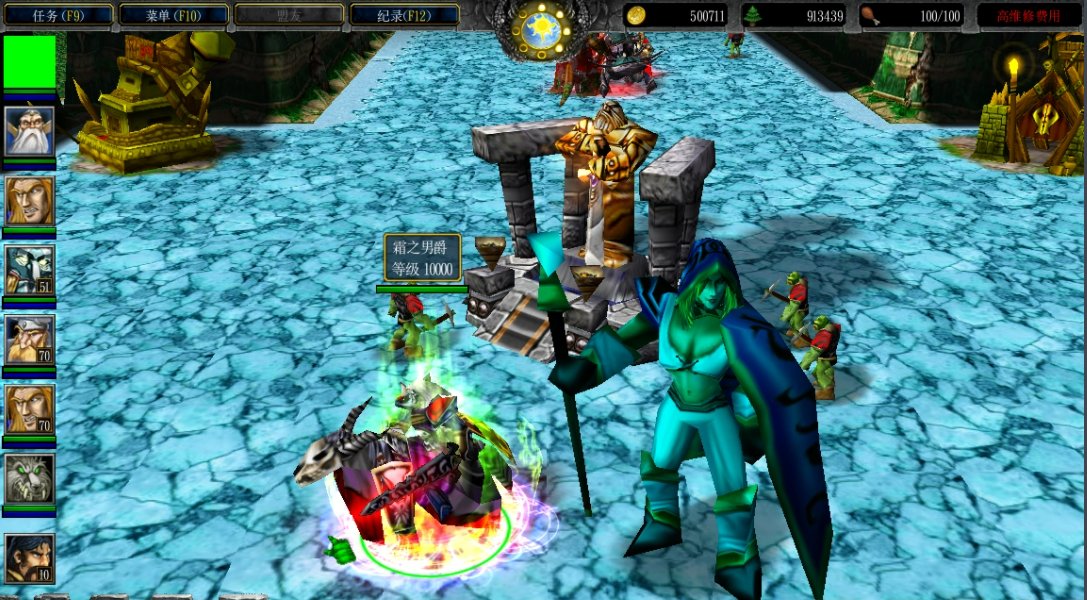Select the solid green hero icon
The image size is (1087, 600).
tap(29, 62)
